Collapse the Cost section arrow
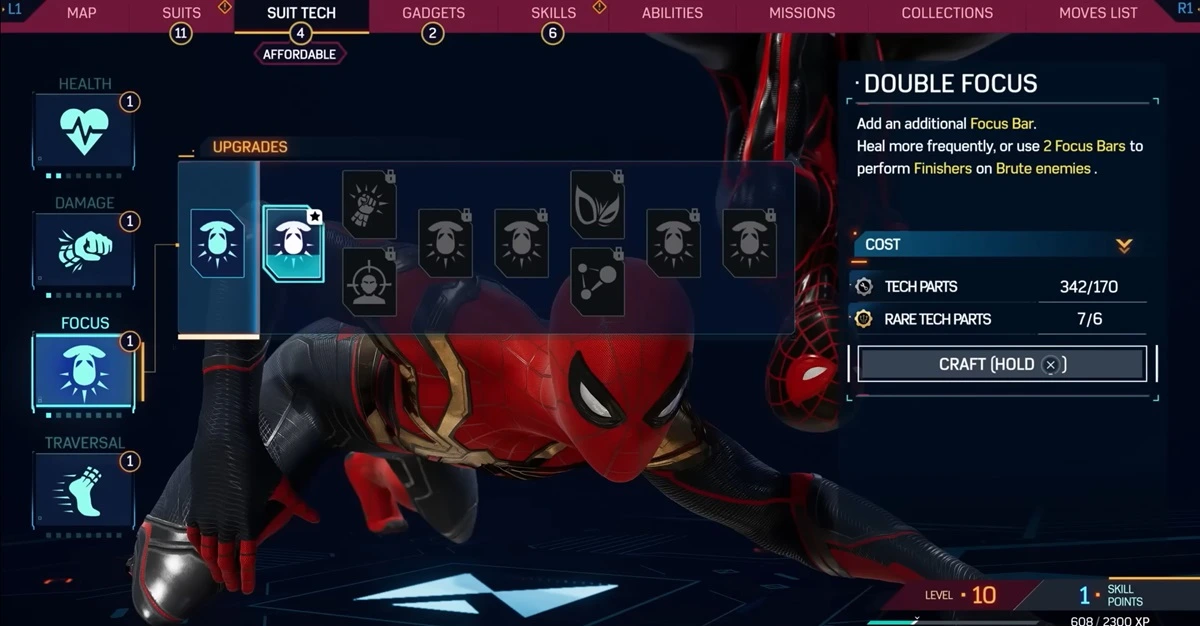This screenshot has width=1200, height=626. pos(1124,245)
